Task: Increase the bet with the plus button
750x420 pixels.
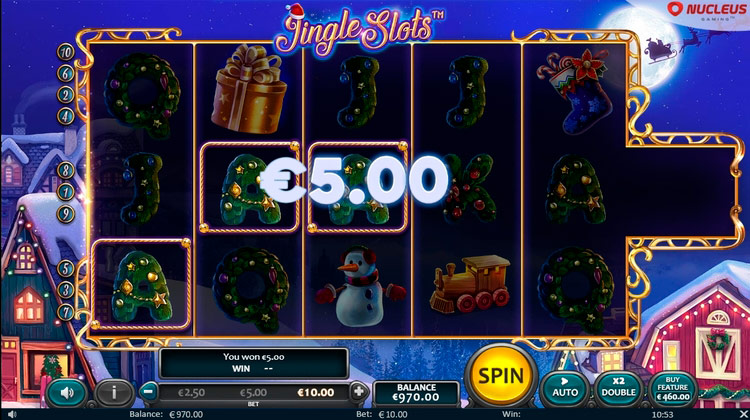Action: pyautogui.click(x=358, y=391)
